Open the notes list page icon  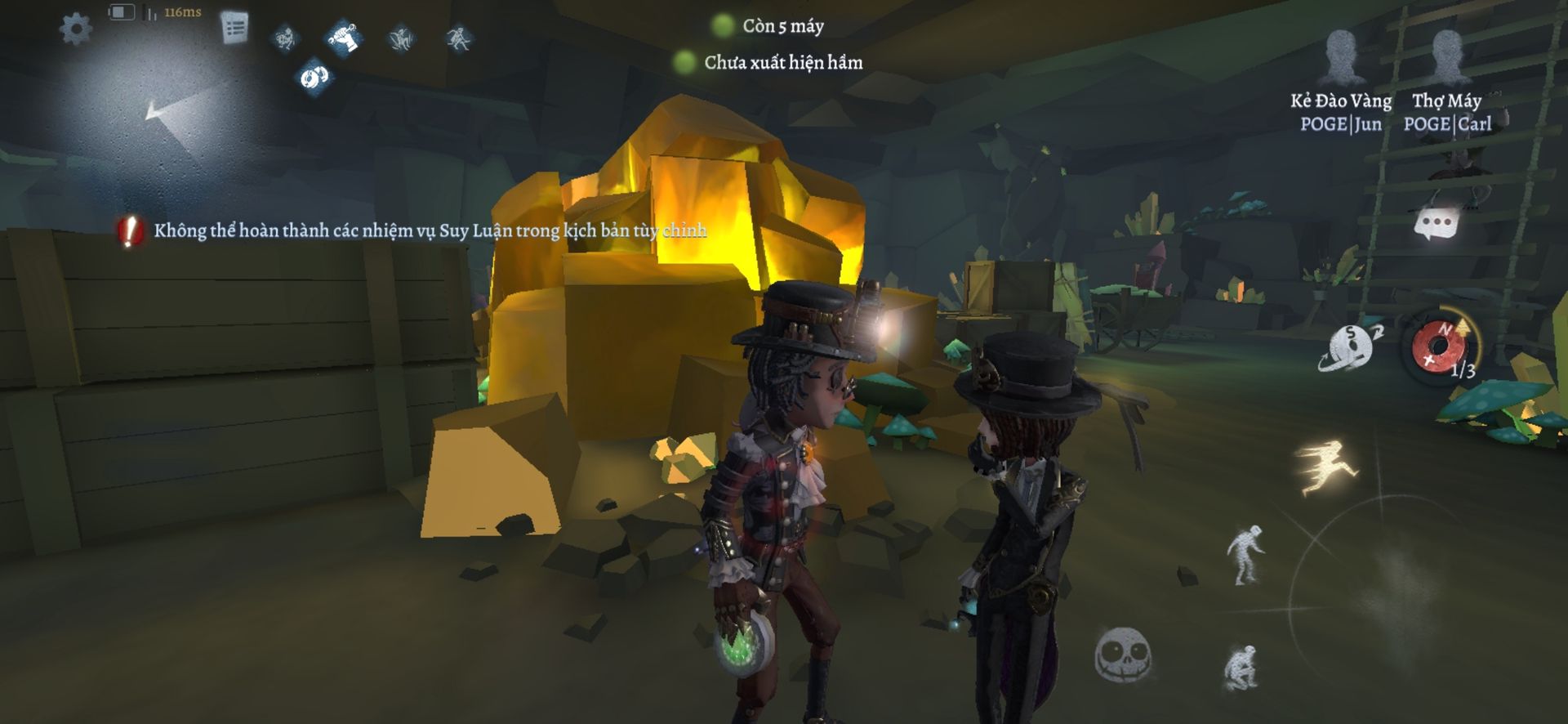coord(235,29)
